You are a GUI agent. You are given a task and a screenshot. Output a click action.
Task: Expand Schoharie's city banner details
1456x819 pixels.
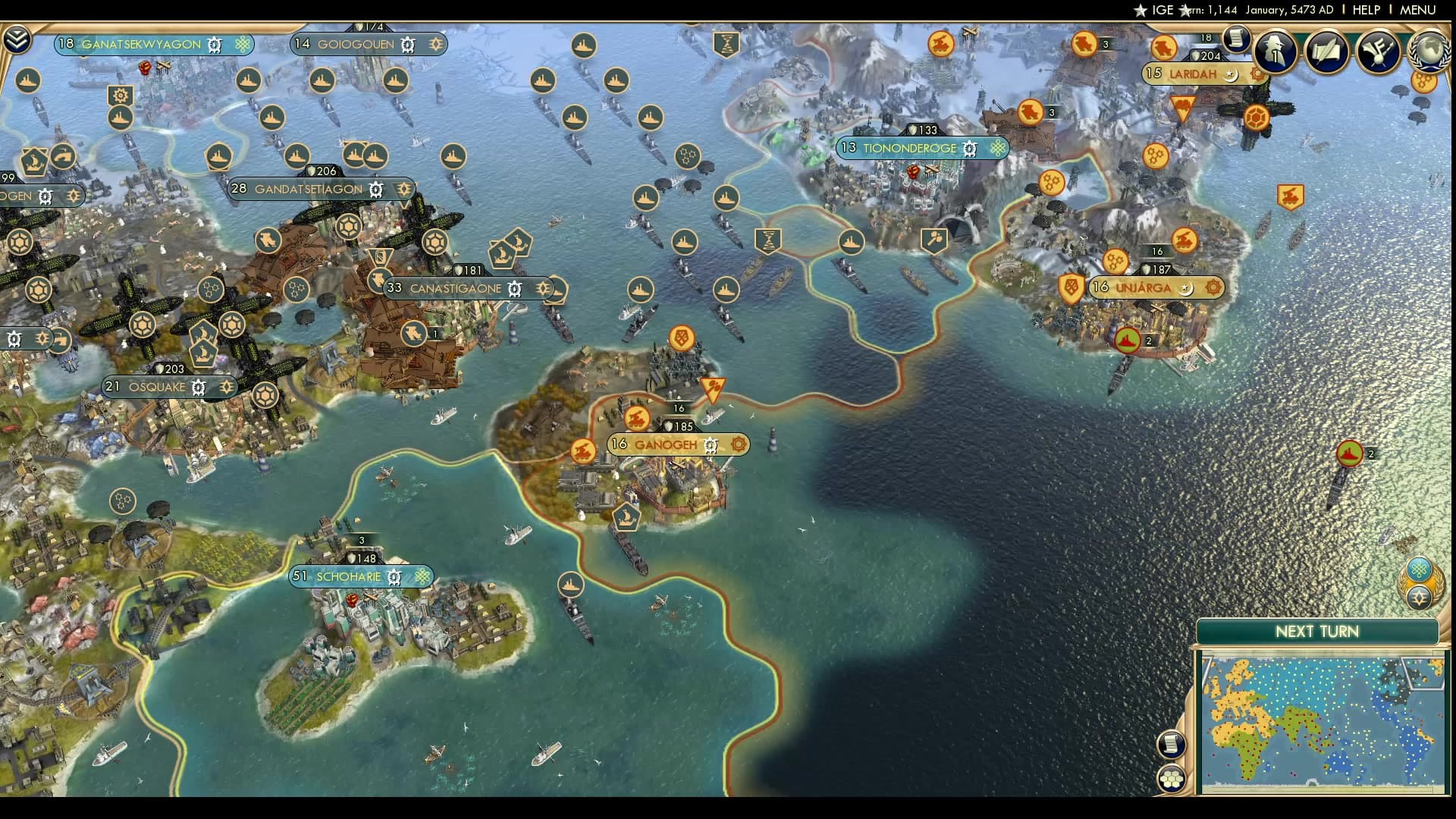[x=346, y=577]
